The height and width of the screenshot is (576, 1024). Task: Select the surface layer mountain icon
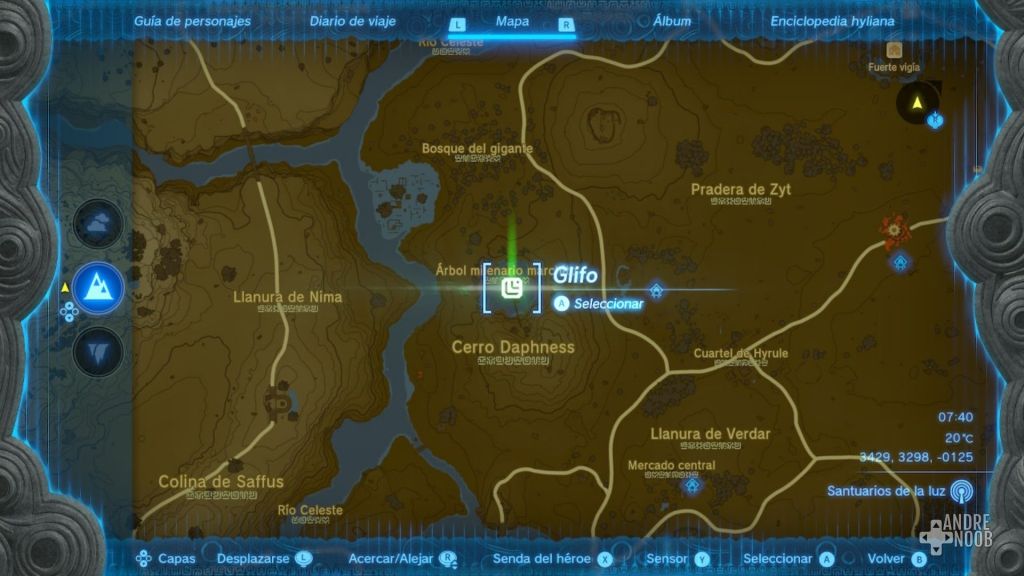[x=98, y=289]
